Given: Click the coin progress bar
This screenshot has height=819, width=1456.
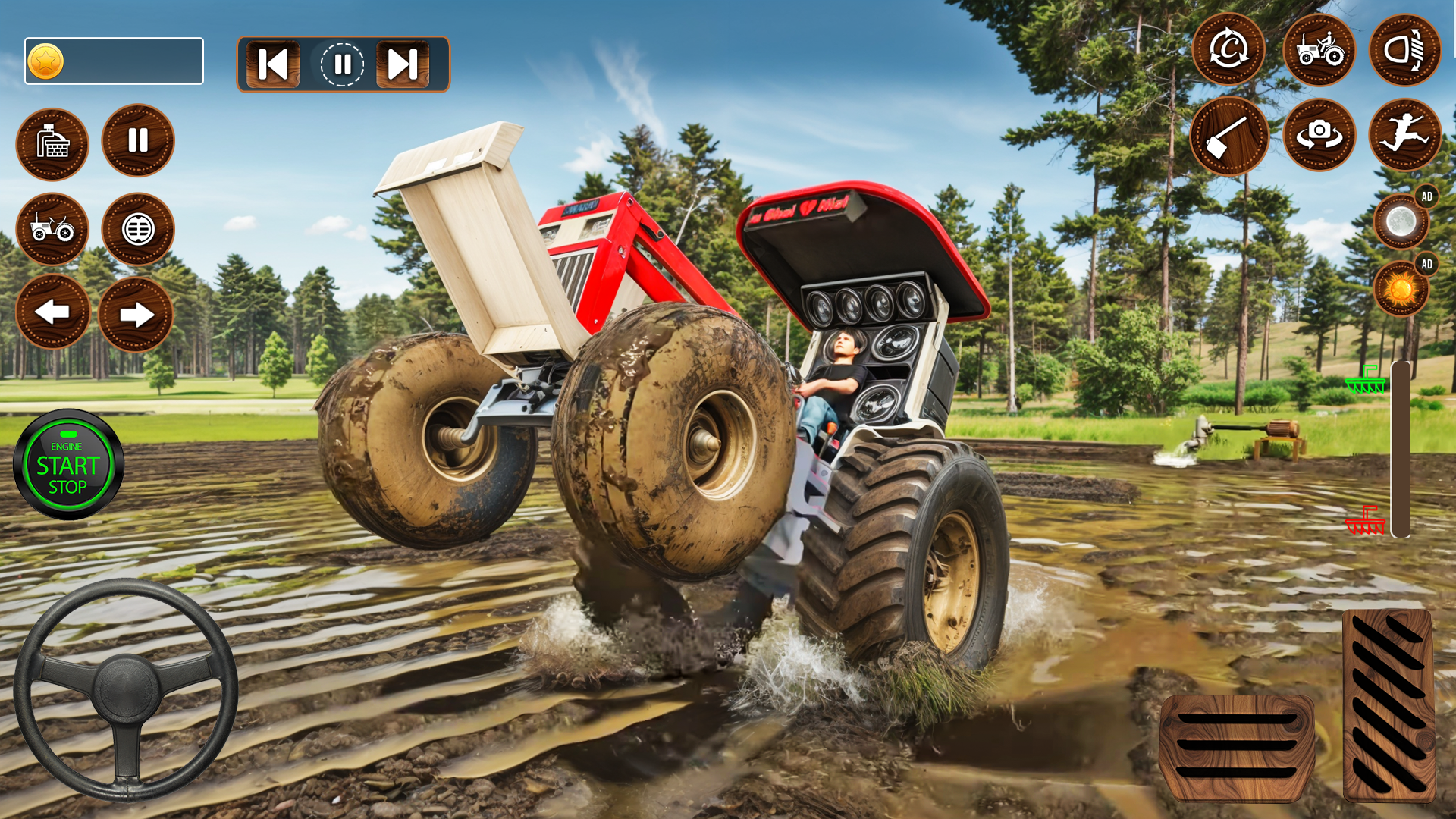Looking at the screenshot, I should tap(114, 61).
